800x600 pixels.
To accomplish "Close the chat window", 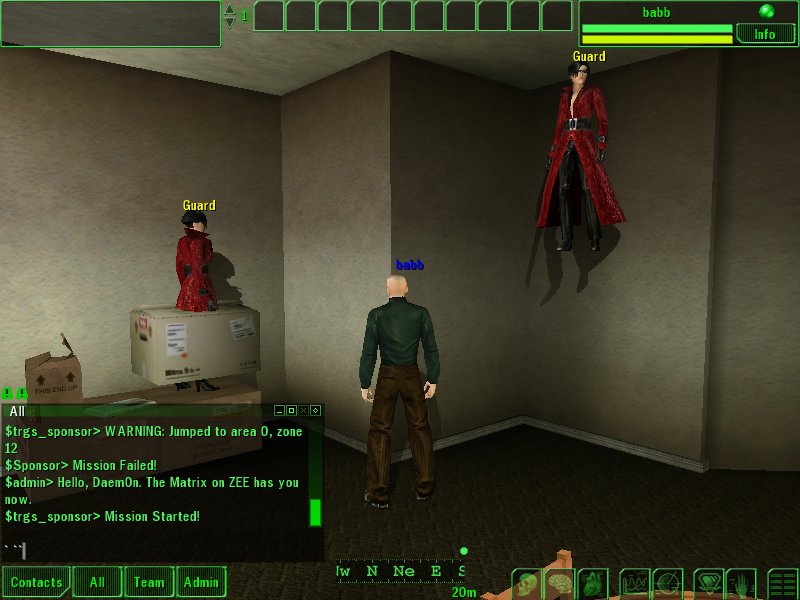I will point(303,410).
